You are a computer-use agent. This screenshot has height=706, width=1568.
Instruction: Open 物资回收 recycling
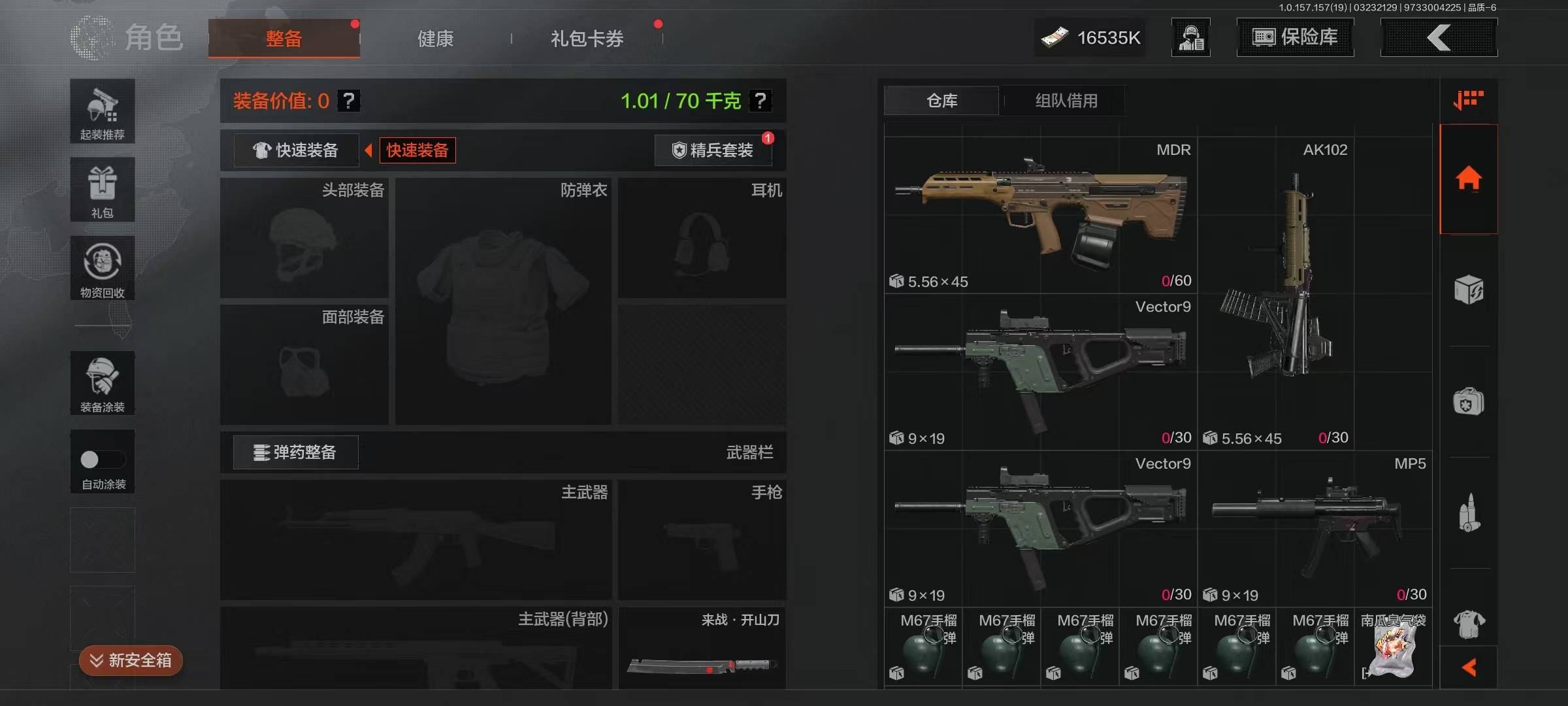click(103, 268)
